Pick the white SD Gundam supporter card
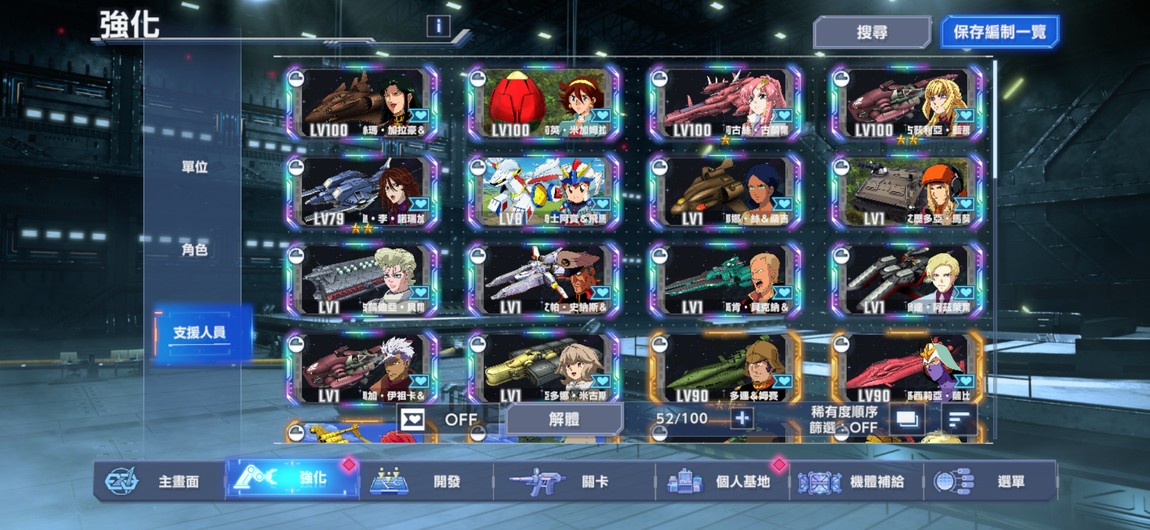The width and height of the screenshot is (1150, 530). pos(544,192)
